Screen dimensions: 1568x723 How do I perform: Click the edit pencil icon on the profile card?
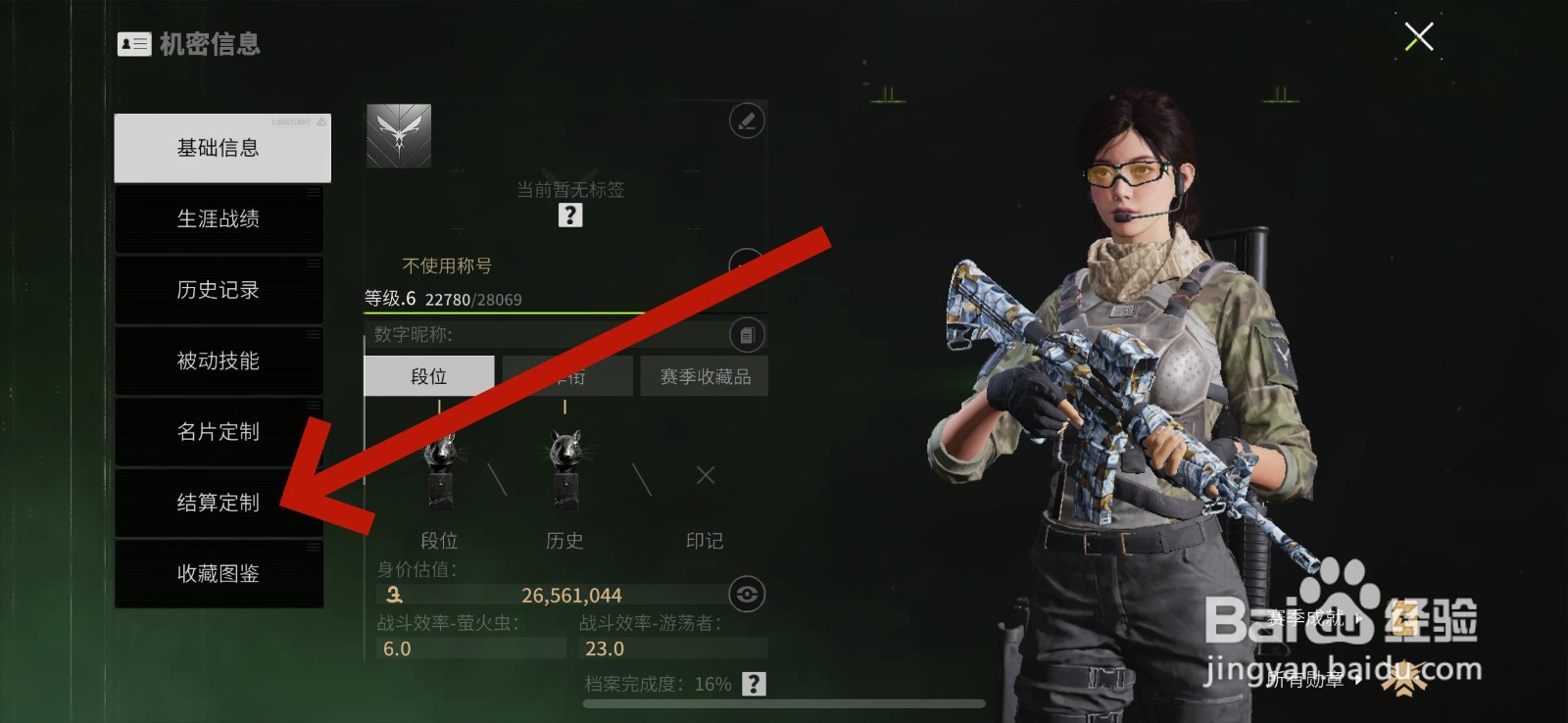click(x=745, y=120)
